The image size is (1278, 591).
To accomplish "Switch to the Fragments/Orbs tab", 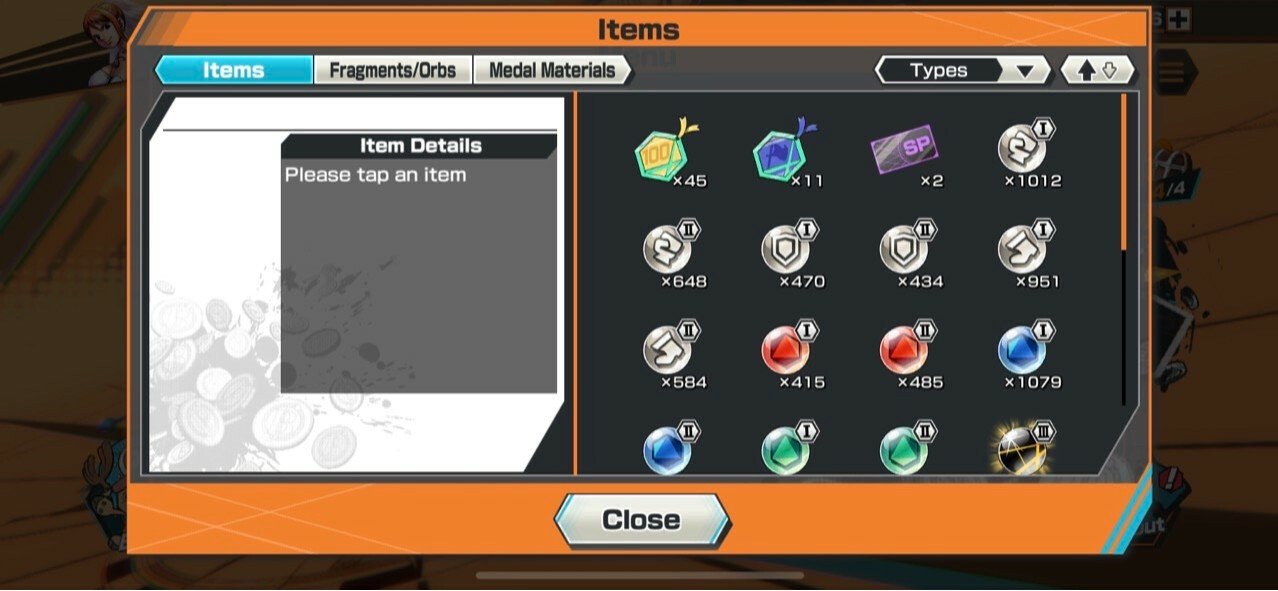I will coord(392,70).
